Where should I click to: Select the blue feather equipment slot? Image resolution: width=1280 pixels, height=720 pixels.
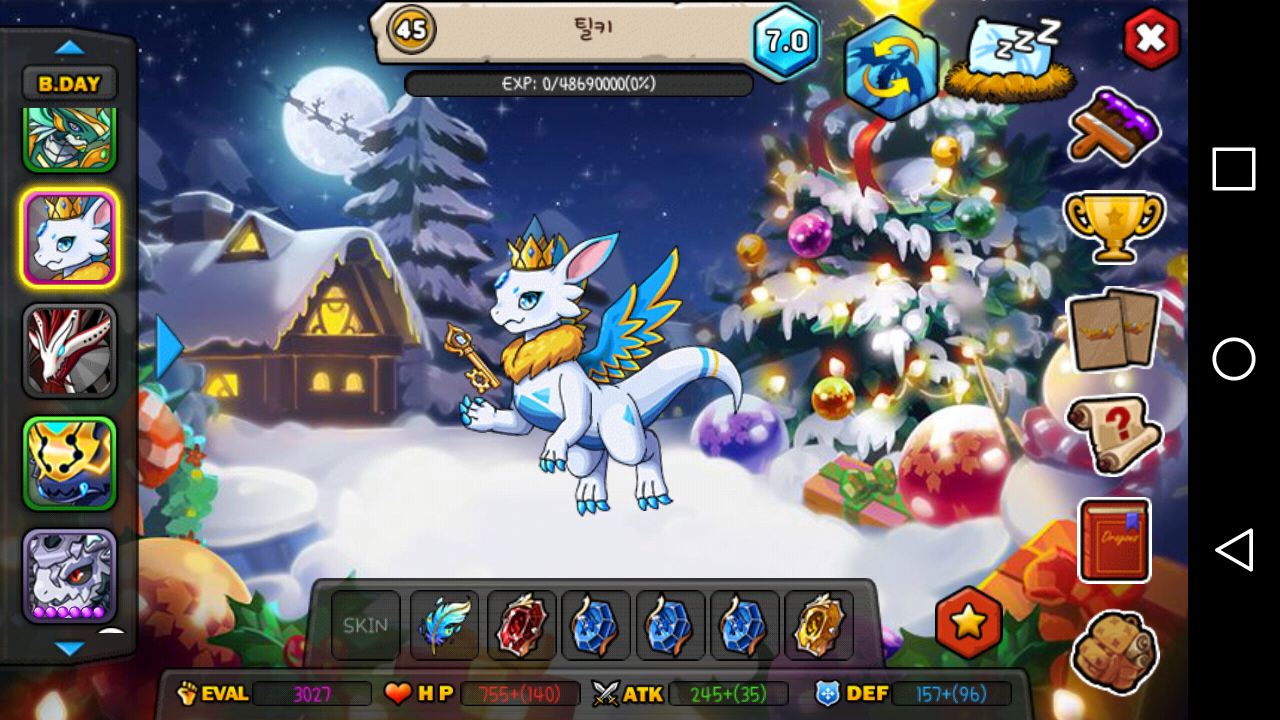click(x=443, y=626)
